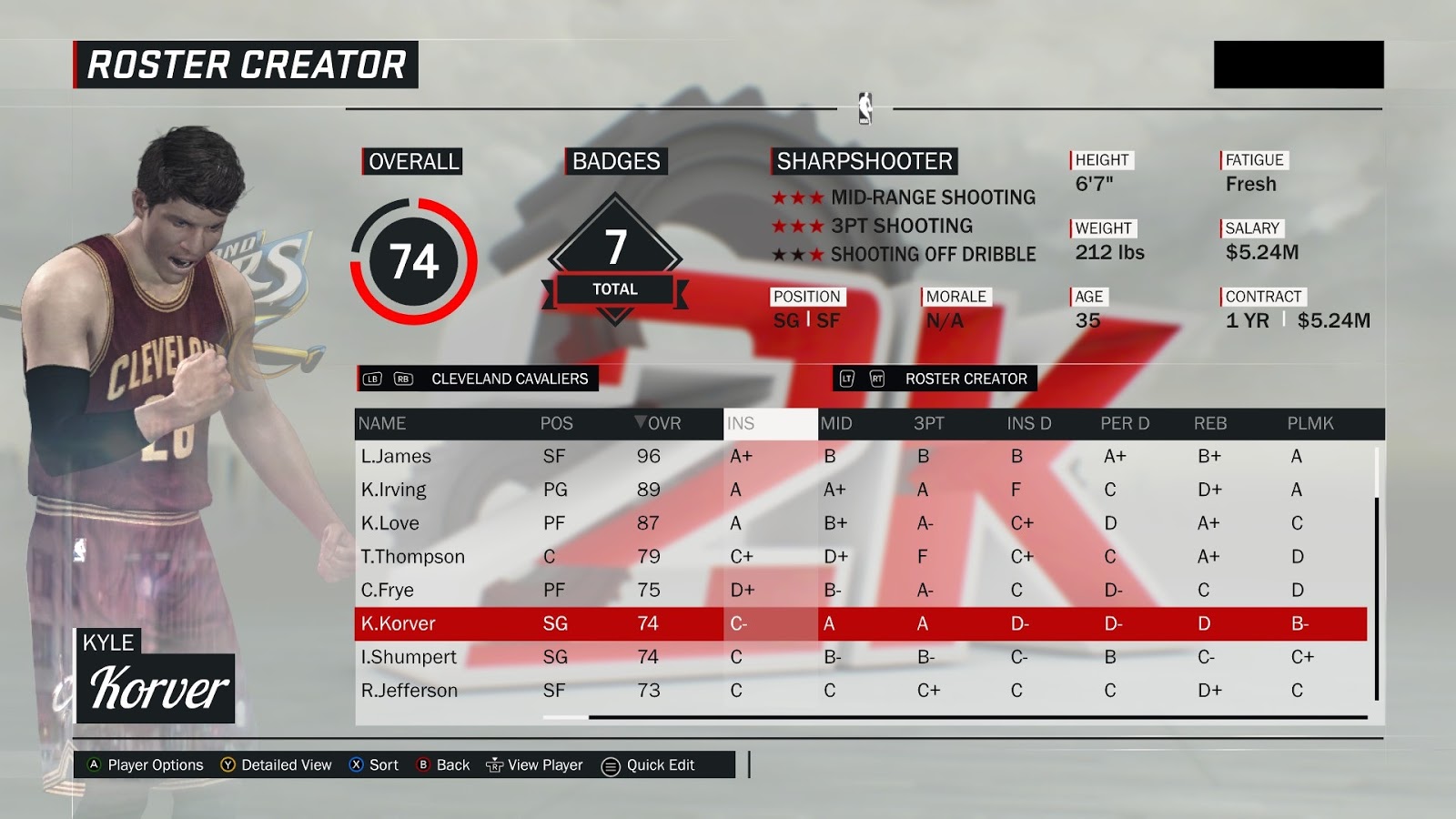Viewport: 1456px width, 819px height.
Task: Select the C.Frye player row
Action: 388,590
